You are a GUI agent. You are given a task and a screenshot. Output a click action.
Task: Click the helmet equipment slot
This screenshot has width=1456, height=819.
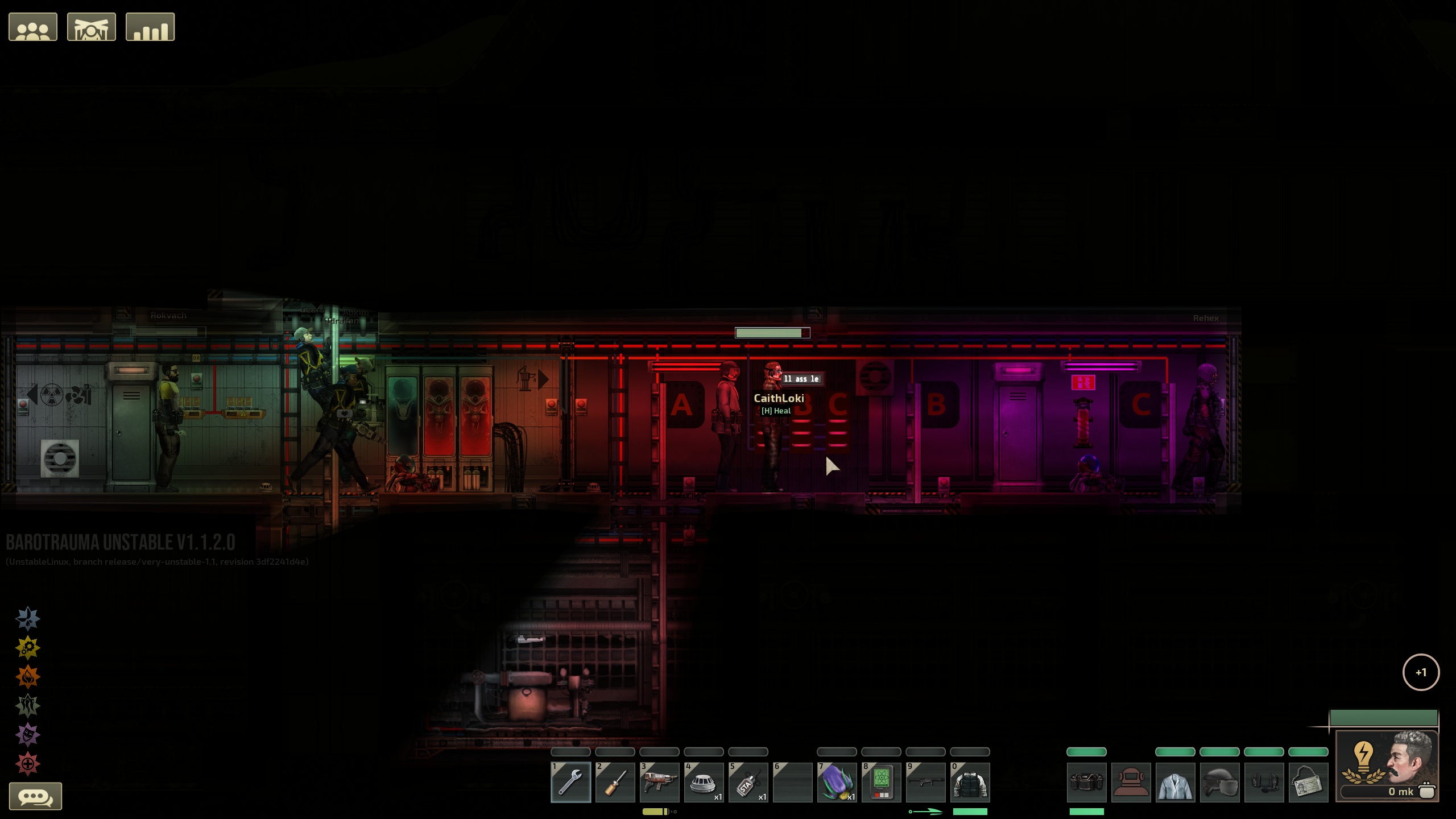1221,781
